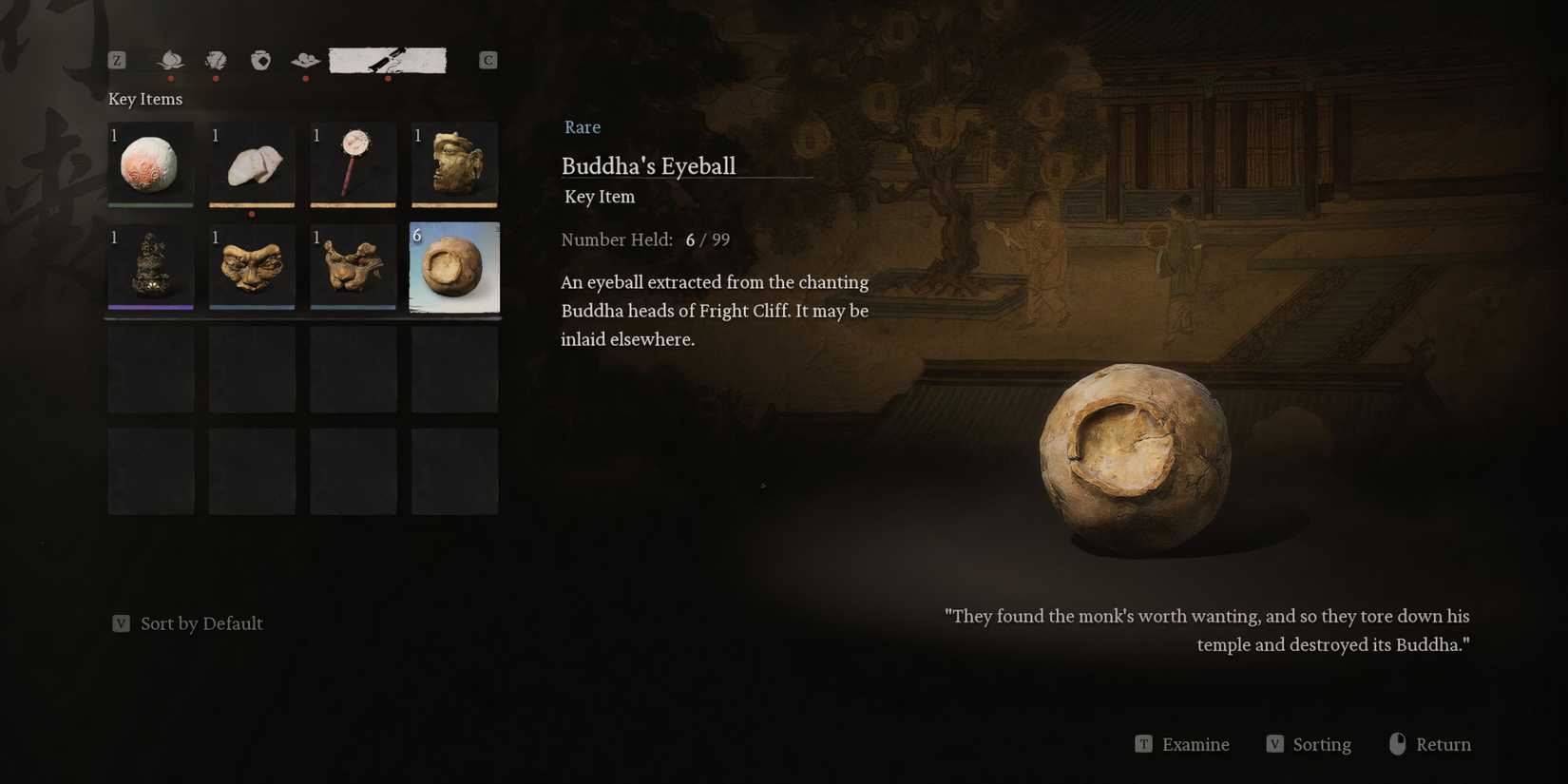Select the herbs category icon
The image size is (1568, 784).
pos(216,60)
